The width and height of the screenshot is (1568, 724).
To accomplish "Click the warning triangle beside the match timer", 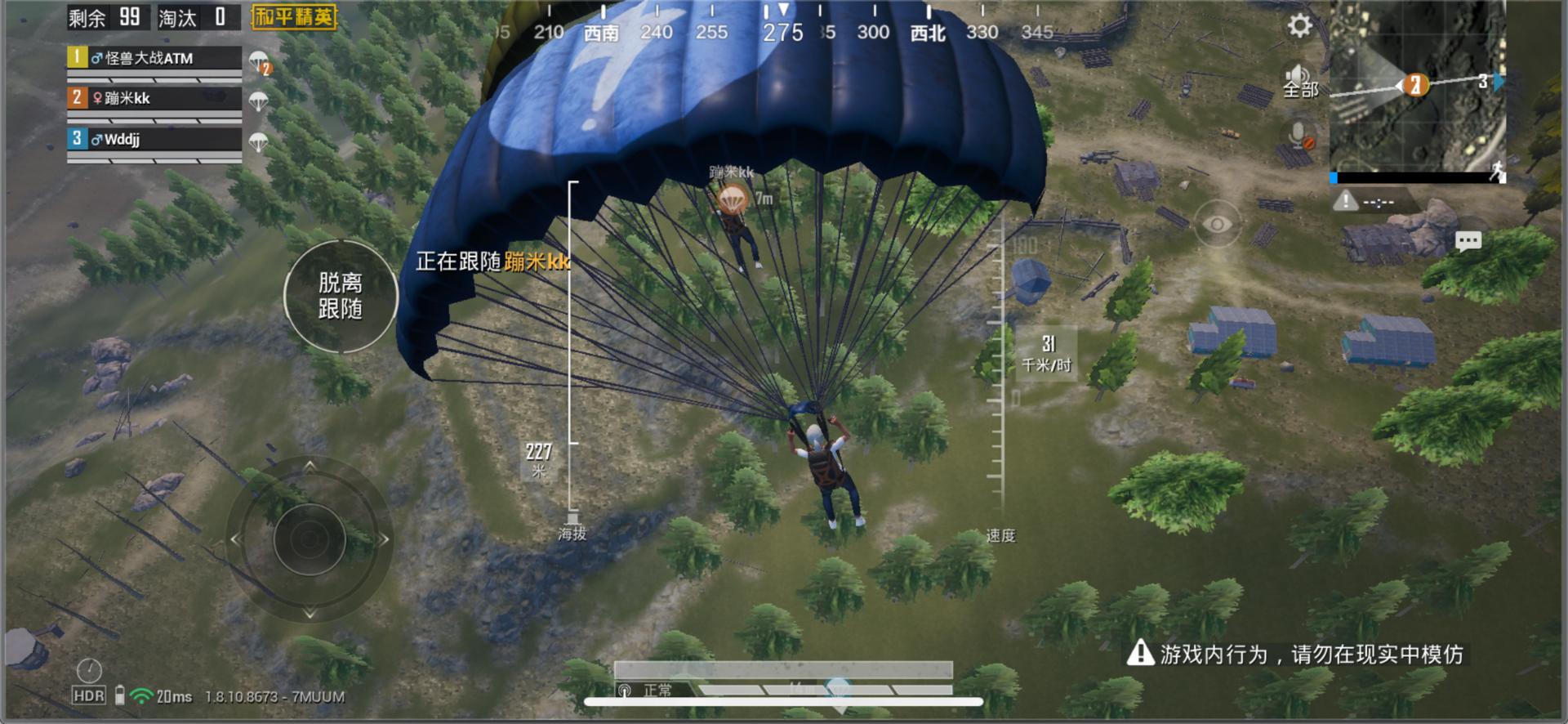I will (x=1344, y=199).
